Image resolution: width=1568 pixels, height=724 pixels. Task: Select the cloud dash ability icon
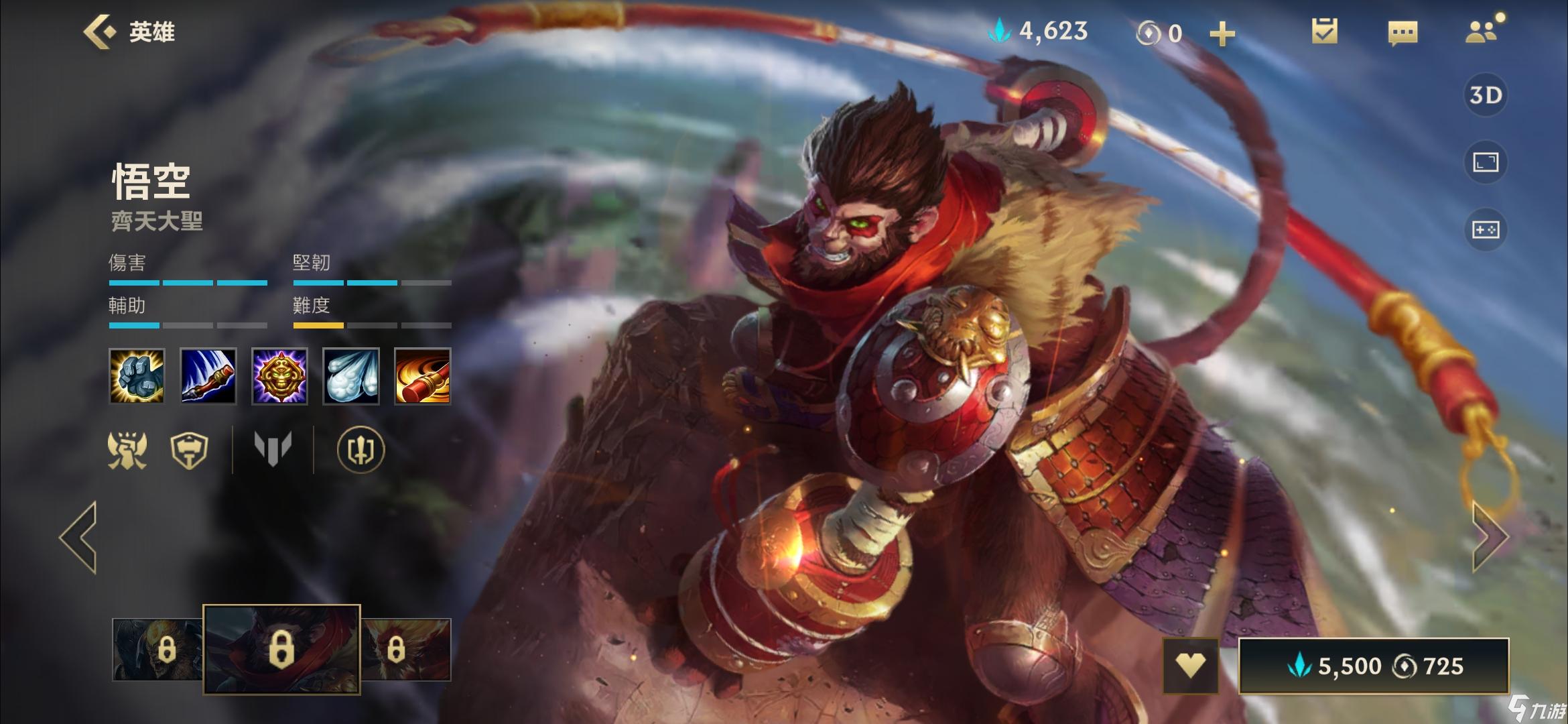(x=351, y=376)
